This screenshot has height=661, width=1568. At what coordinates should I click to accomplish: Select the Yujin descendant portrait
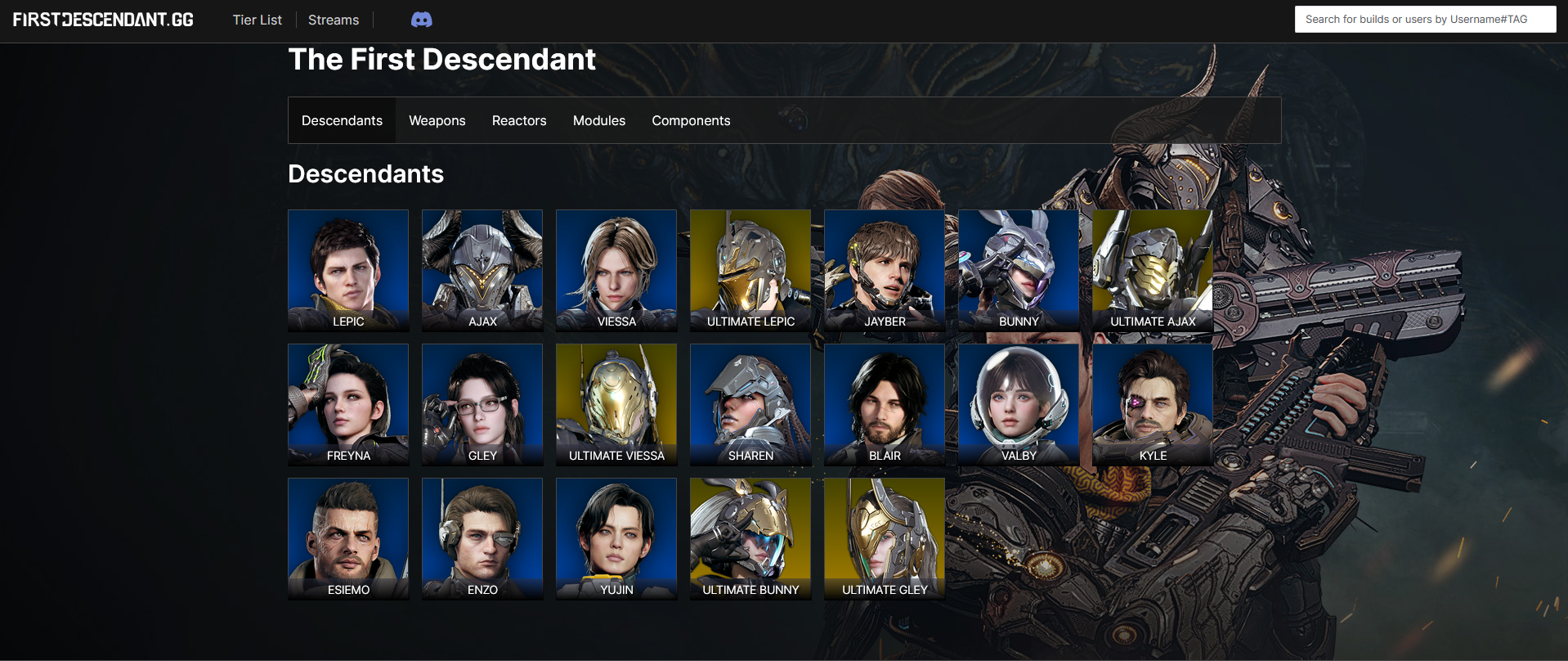(x=616, y=538)
